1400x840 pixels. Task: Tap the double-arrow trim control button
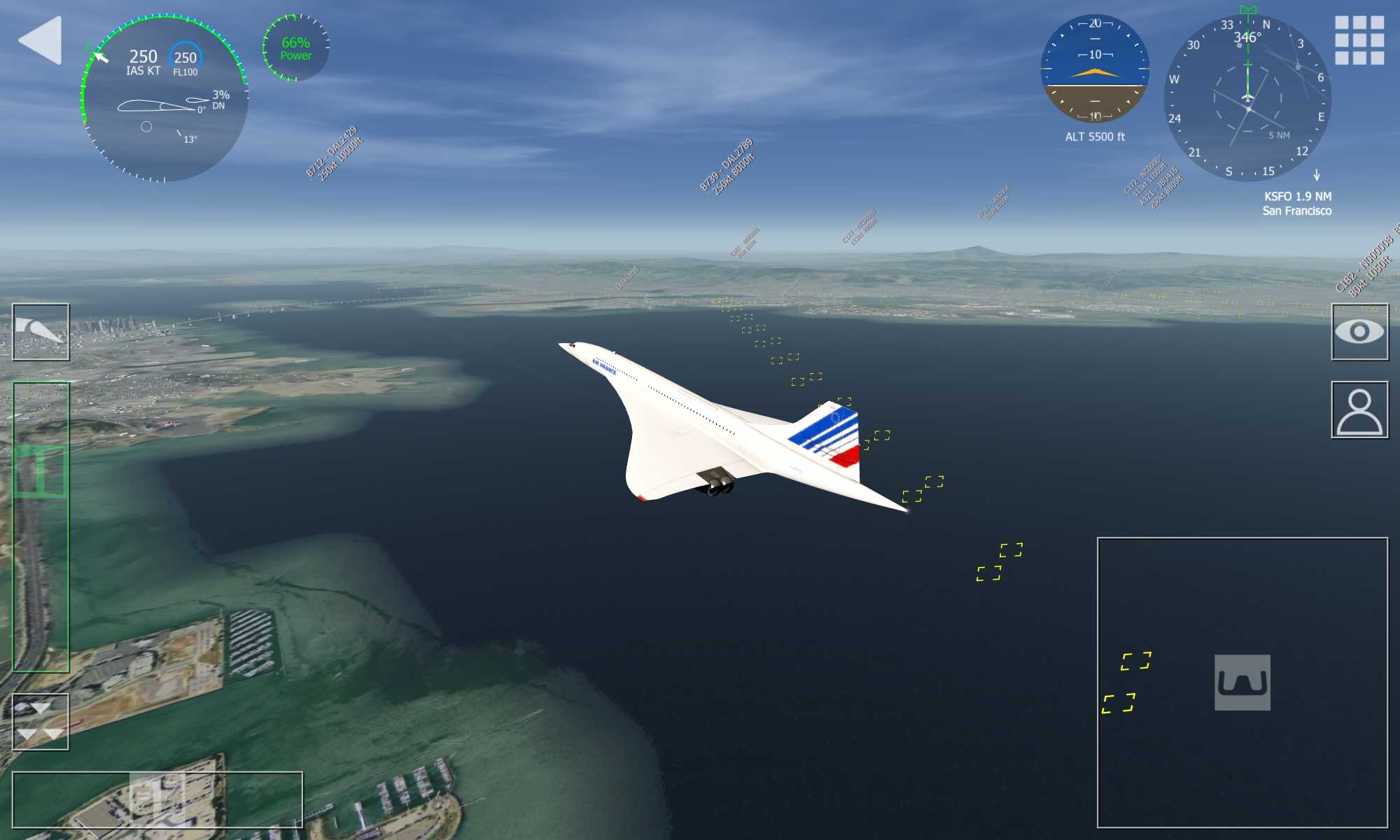(41, 722)
